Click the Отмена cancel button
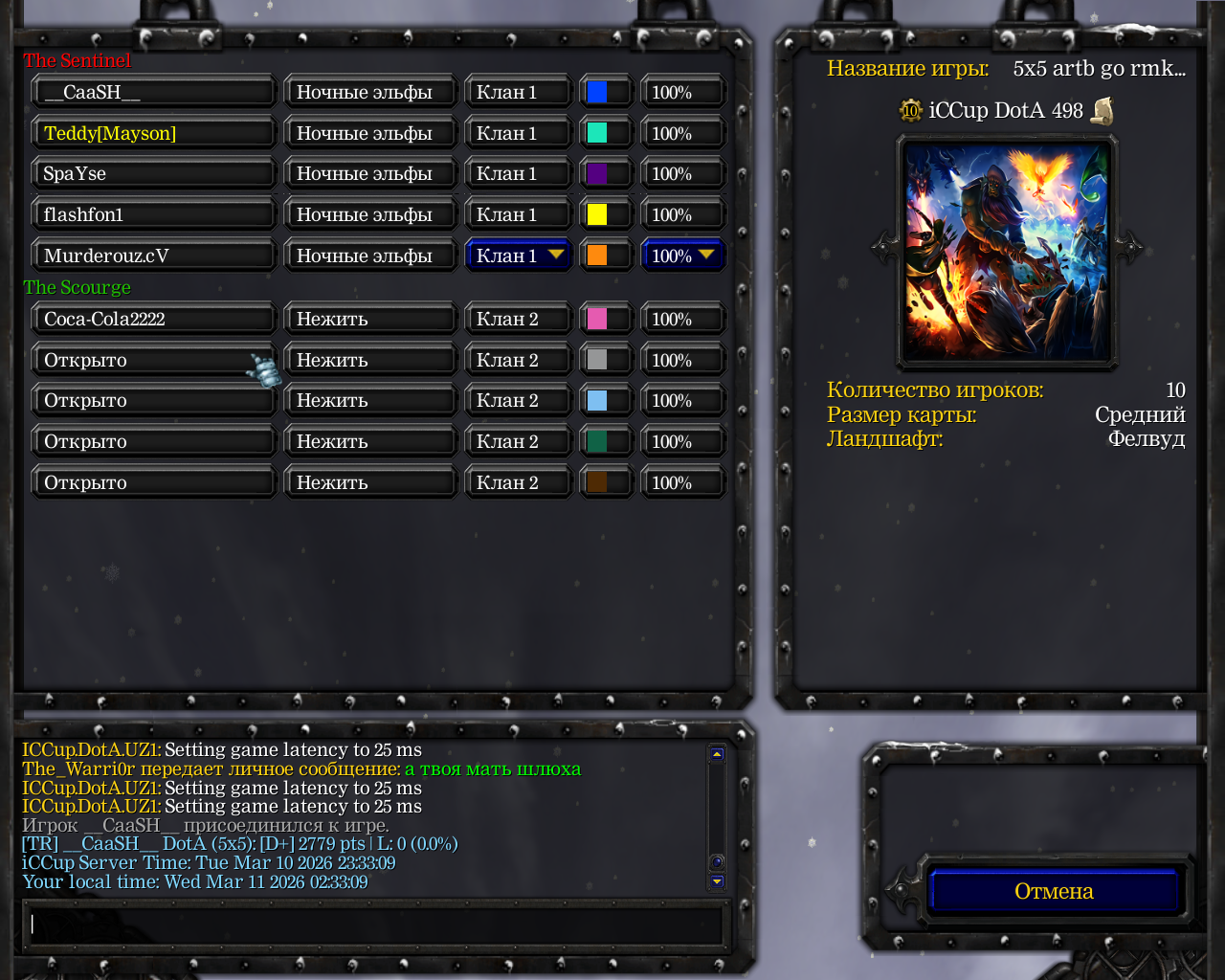Viewport: 1225px width, 980px height. [1054, 891]
